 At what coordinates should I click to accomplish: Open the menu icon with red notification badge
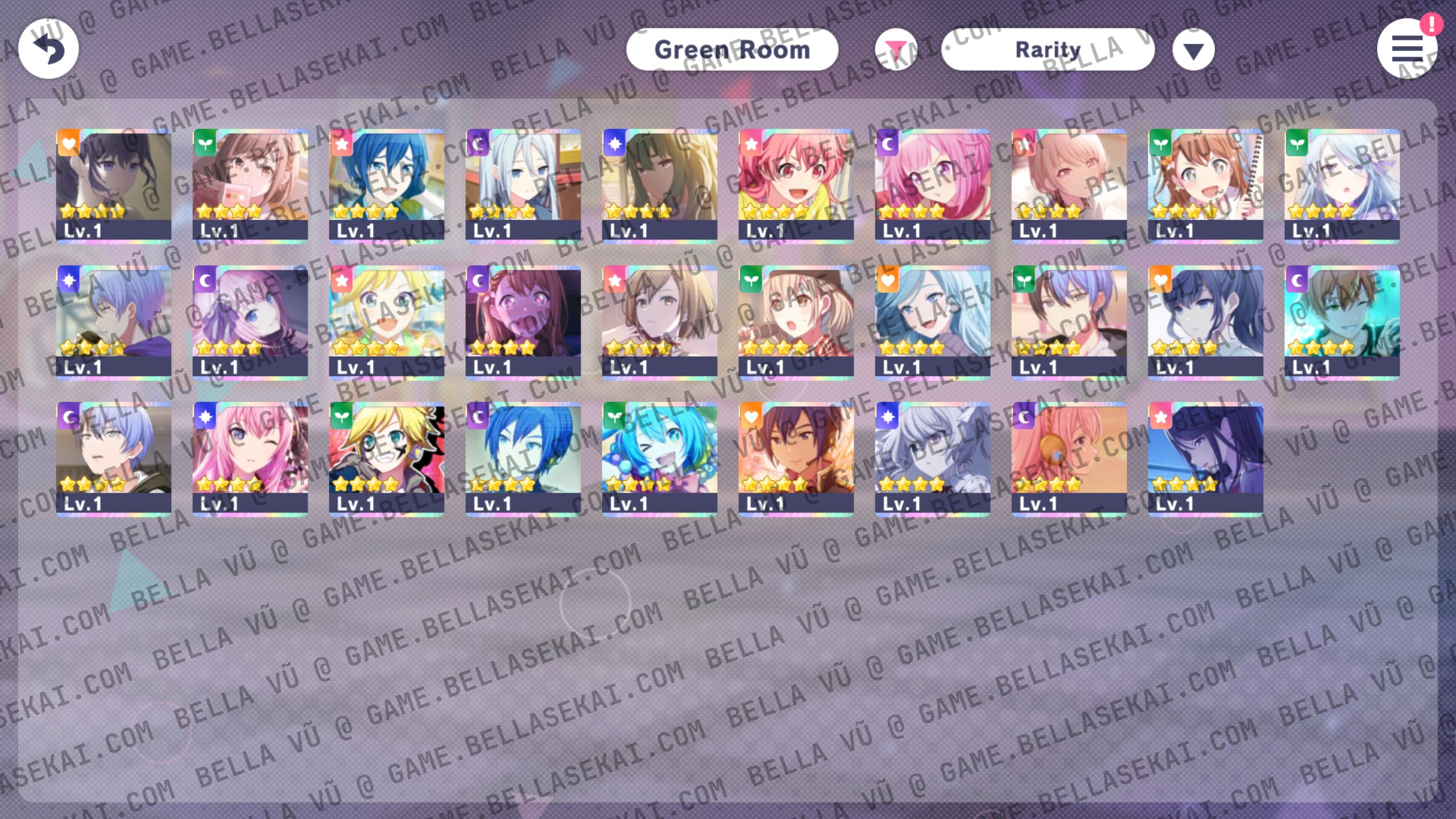[x=1408, y=50]
